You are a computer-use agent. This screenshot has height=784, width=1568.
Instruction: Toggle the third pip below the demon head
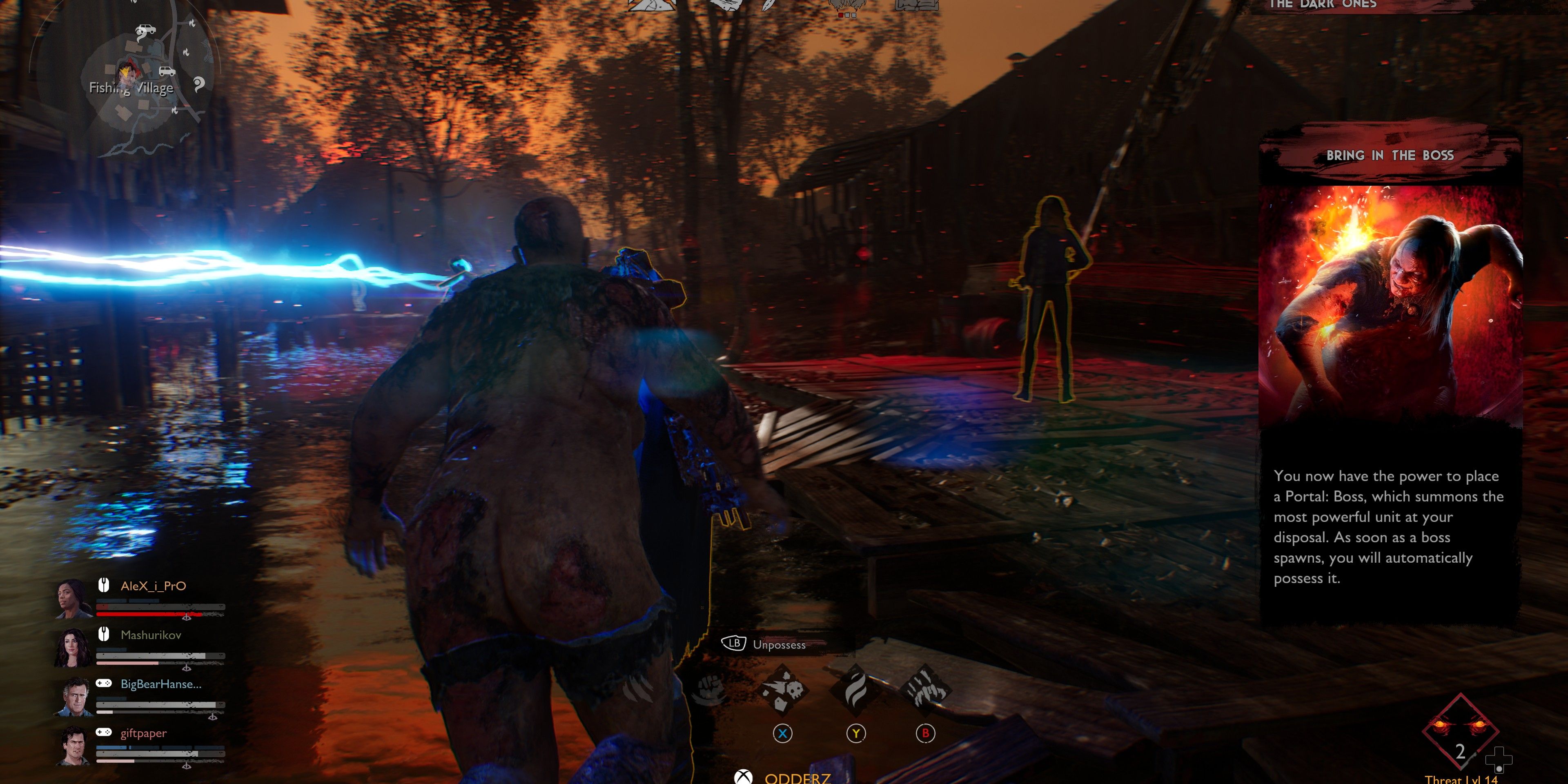point(854,15)
